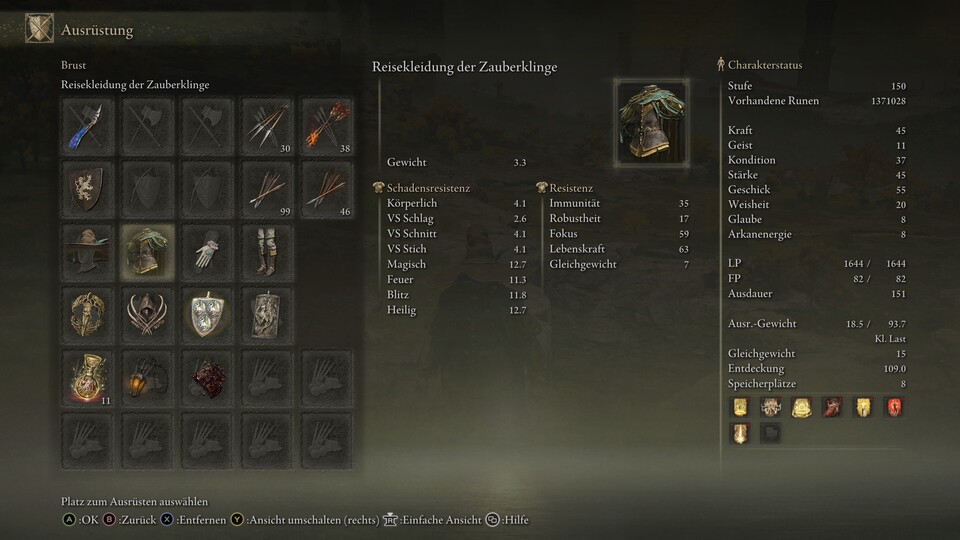Select the gloves arm armor slot

coord(207,250)
